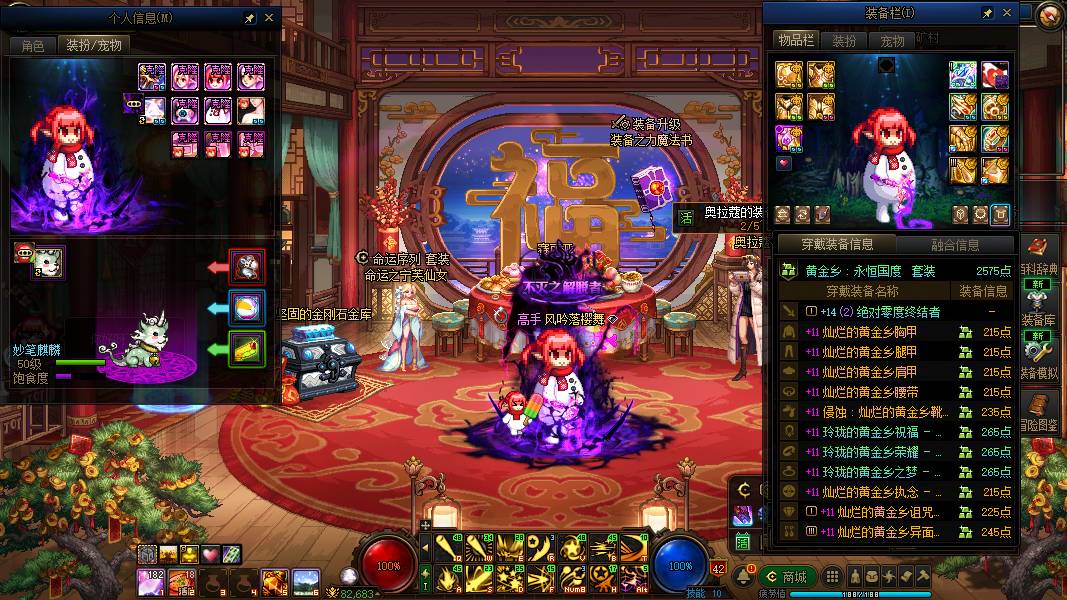Pin the 装备栏 equipment window

[988, 13]
